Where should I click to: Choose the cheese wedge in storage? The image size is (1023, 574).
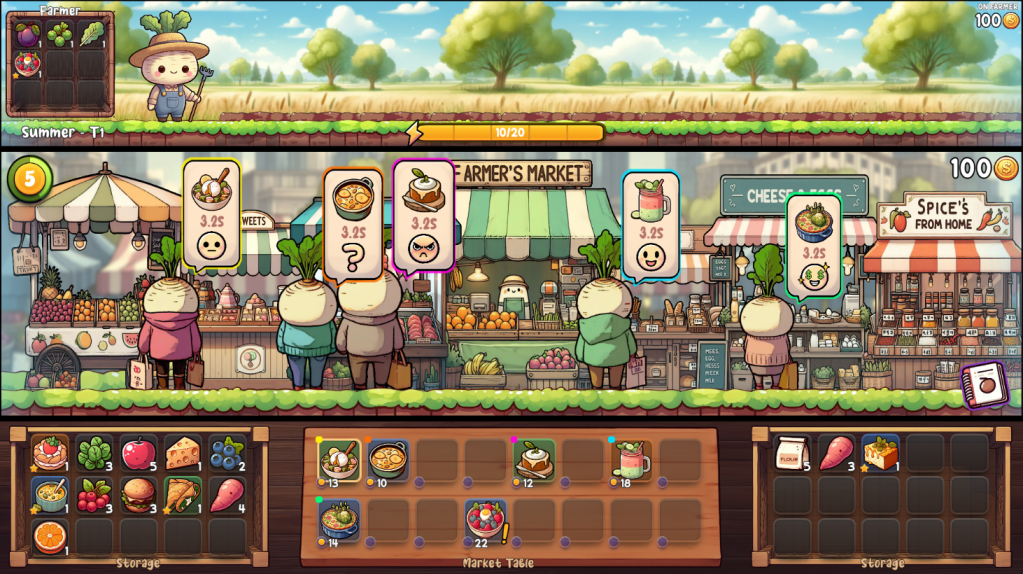click(x=182, y=453)
